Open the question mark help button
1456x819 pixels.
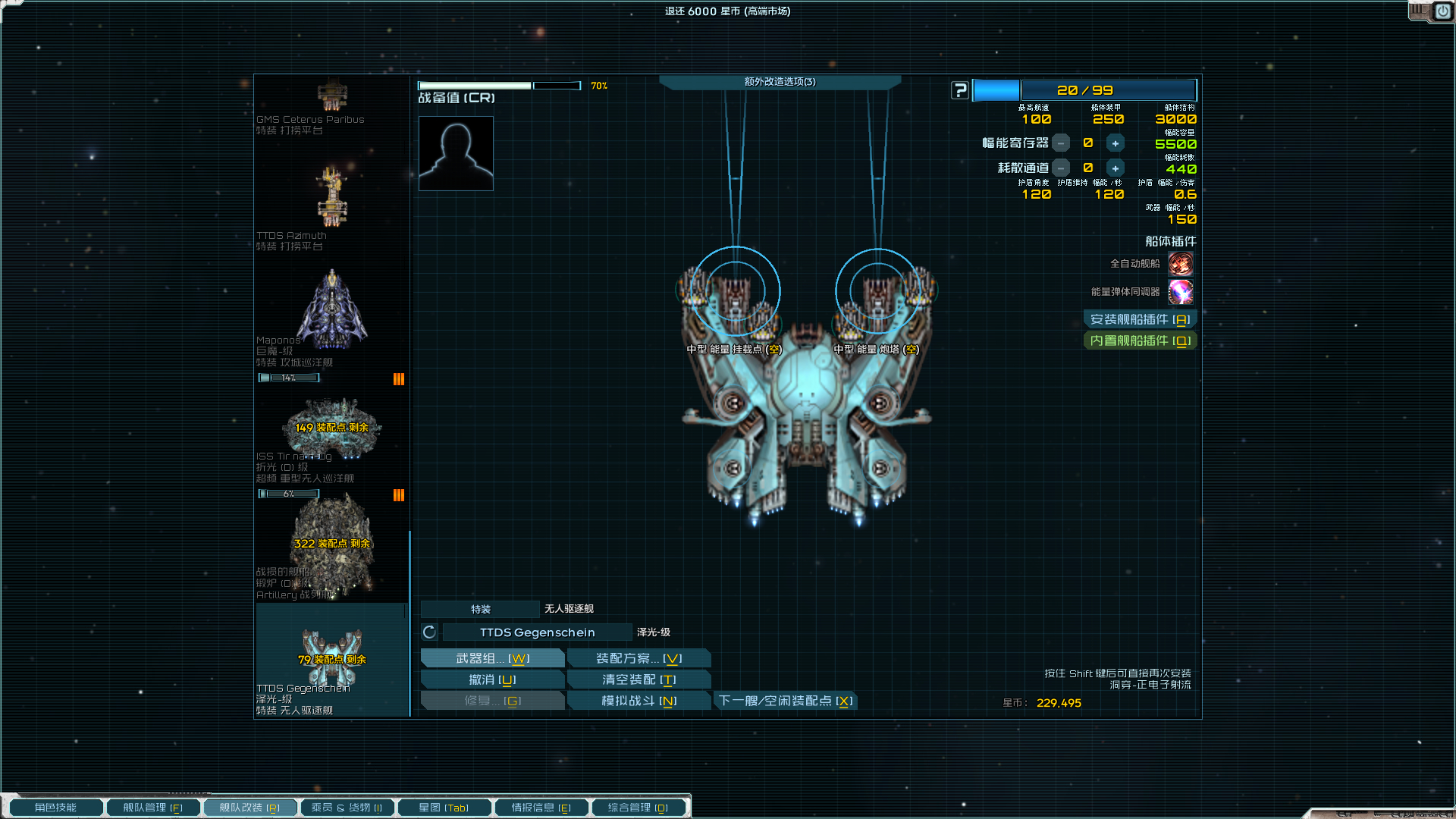tap(960, 90)
